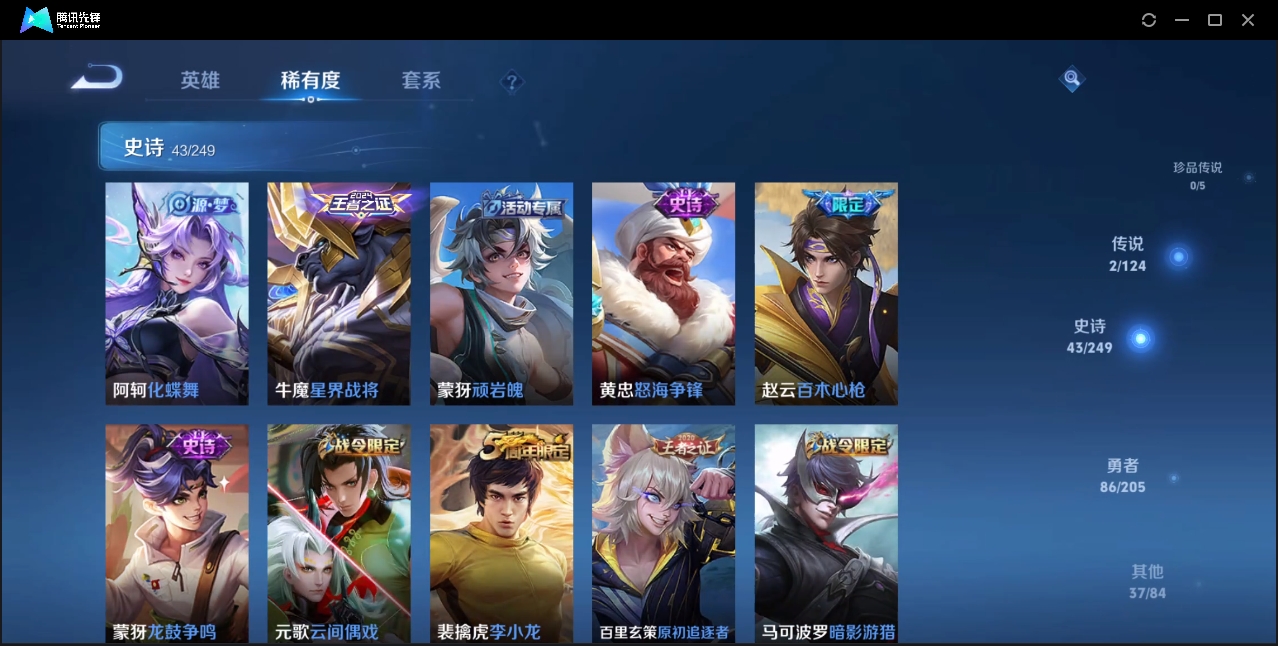The height and width of the screenshot is (646, 1278).
Task: Pick the 马可波罗 暗影游猎 skin card
Action: [826, 533]
